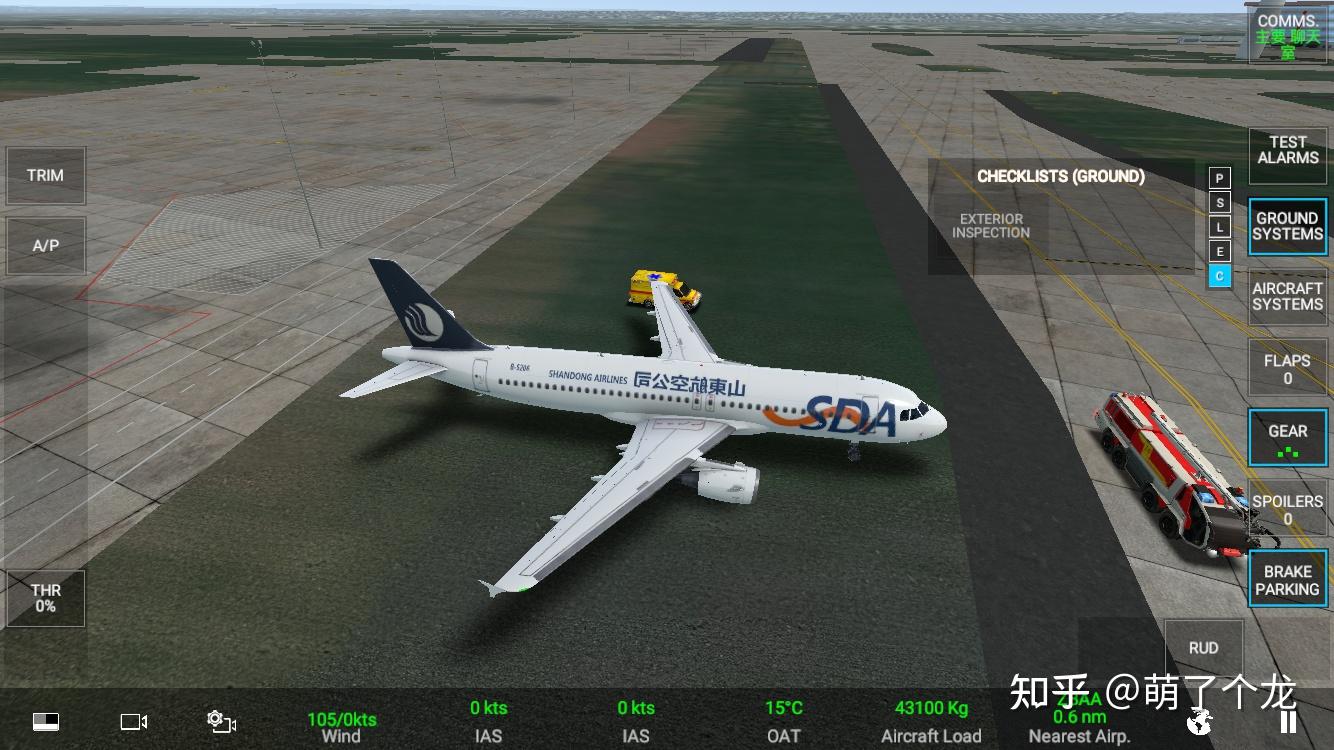Pause the simulation
1334x750 pixels.
pyautogui.click(x=1288, y=721)
